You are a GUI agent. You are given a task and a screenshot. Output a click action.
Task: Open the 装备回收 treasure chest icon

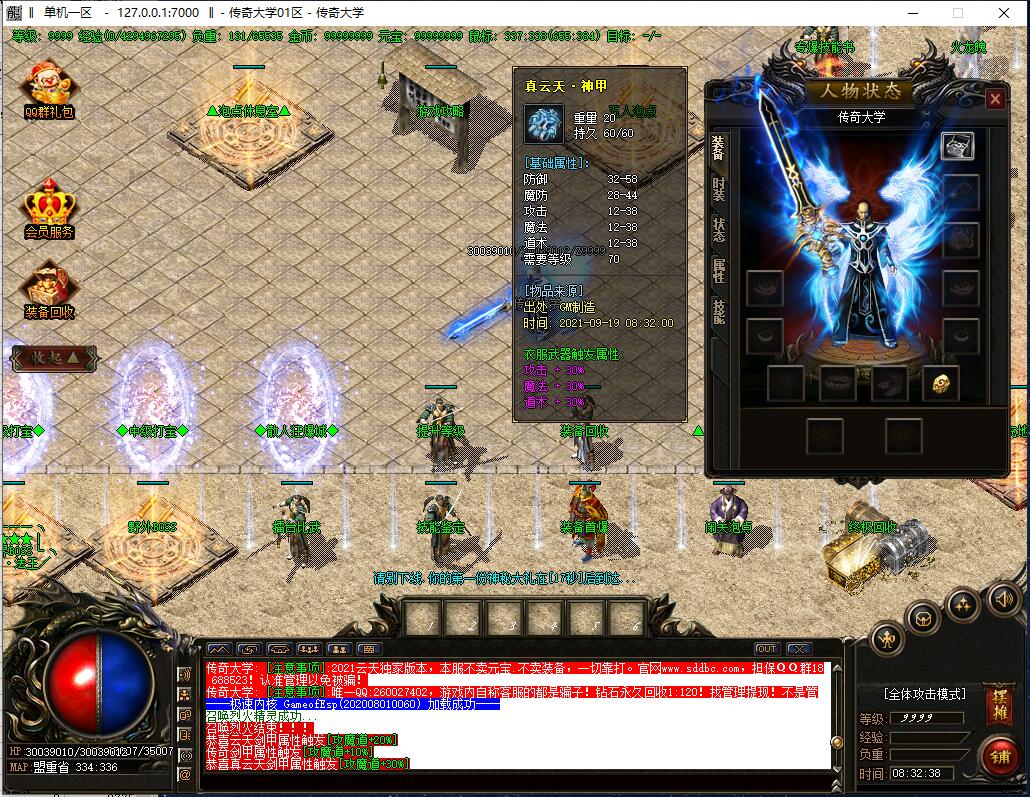coord(49,288)
